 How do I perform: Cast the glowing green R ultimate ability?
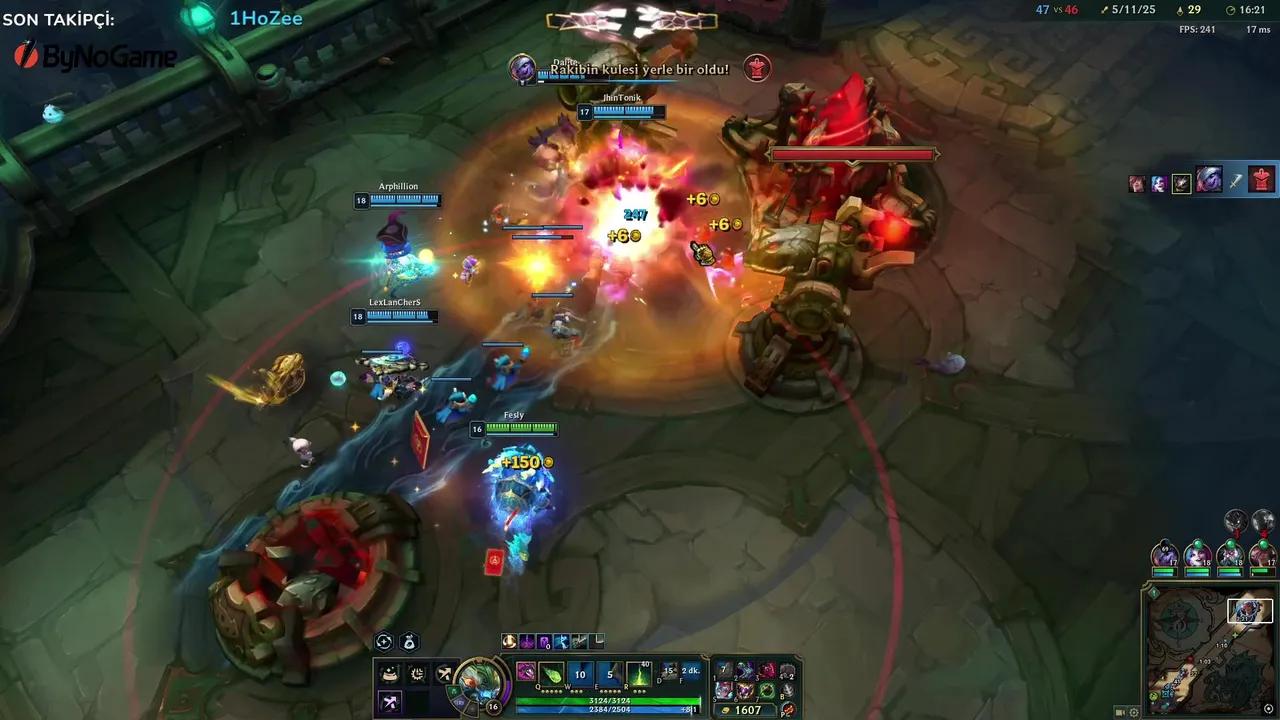pyautogui.click(x=637, y=675)
